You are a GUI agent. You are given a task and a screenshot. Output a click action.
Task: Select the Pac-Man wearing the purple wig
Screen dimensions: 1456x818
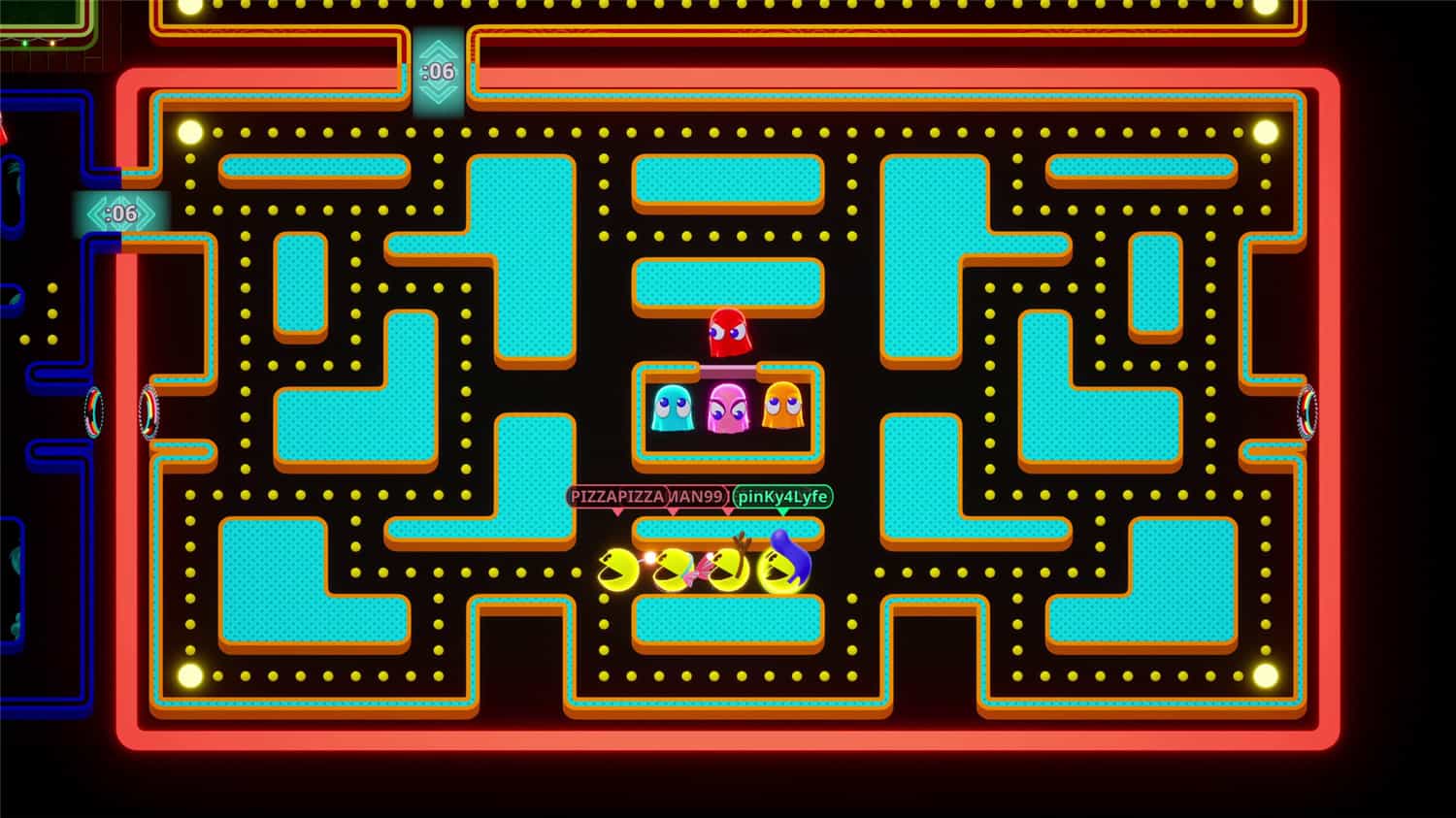pyautogui.click(x=777, y=568)
